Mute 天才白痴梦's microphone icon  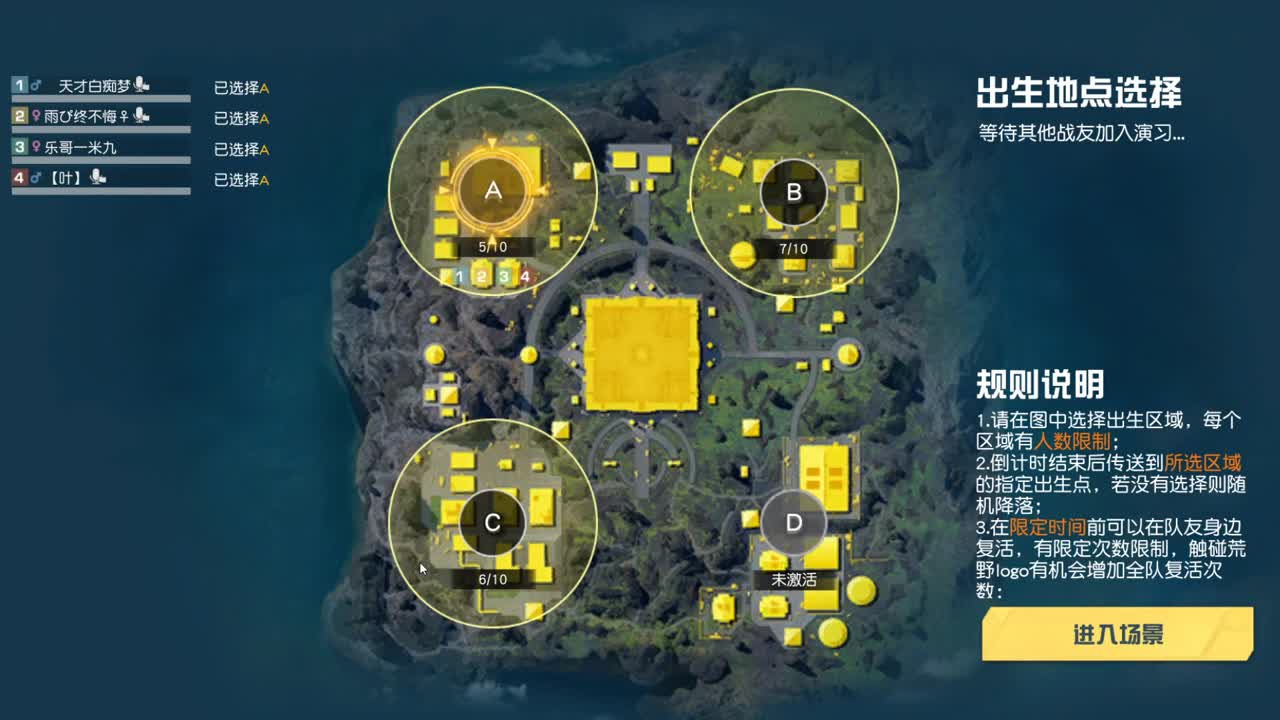tap(140, 85)
